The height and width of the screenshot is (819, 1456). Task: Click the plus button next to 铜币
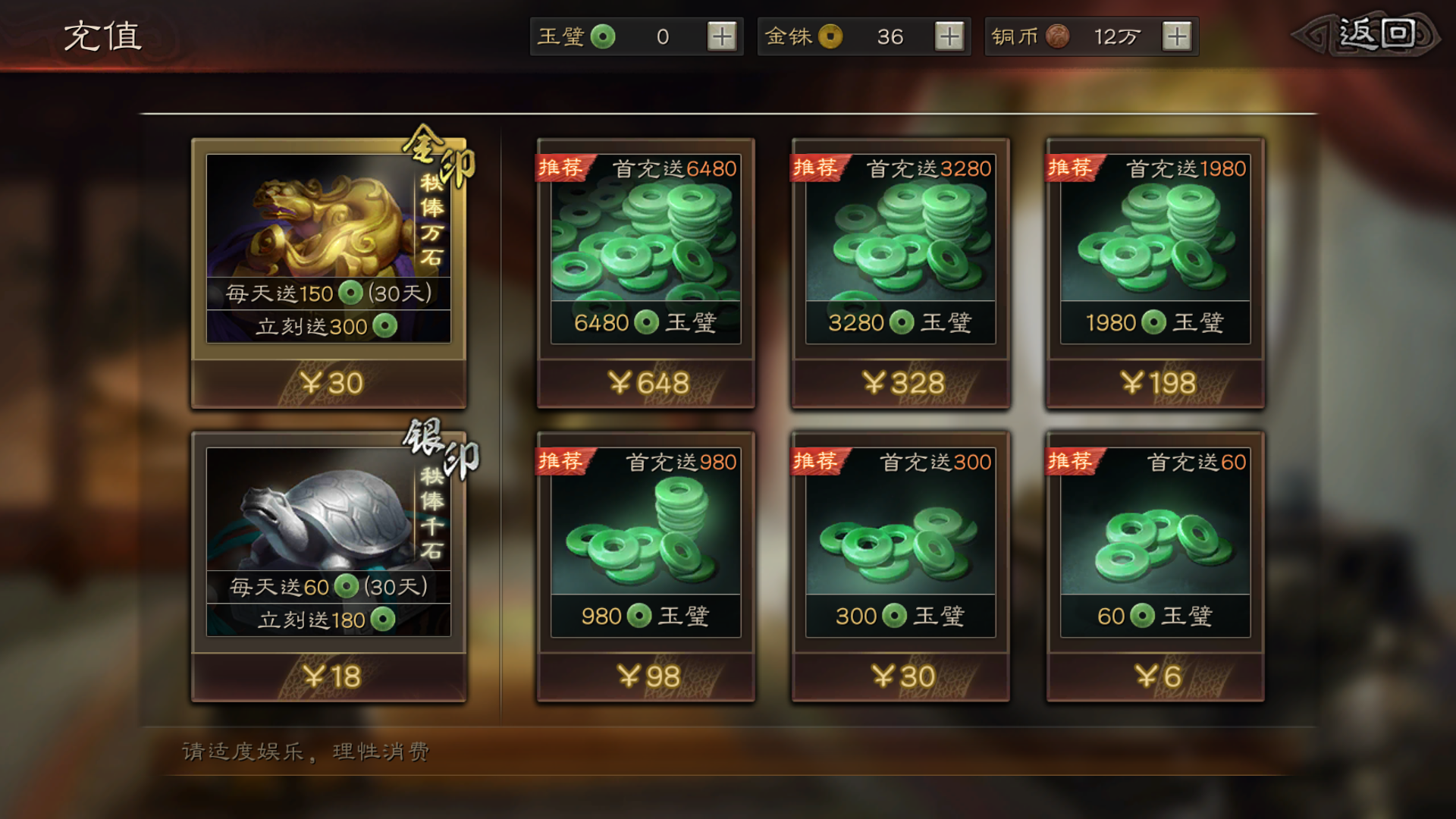(x=1175, y=36)
